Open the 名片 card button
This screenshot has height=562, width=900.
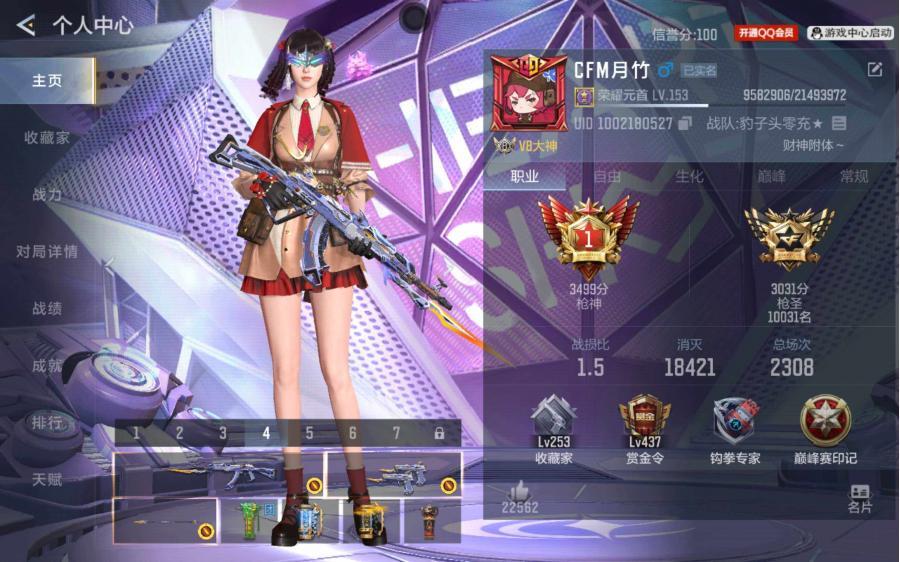(x=860, y=499)
